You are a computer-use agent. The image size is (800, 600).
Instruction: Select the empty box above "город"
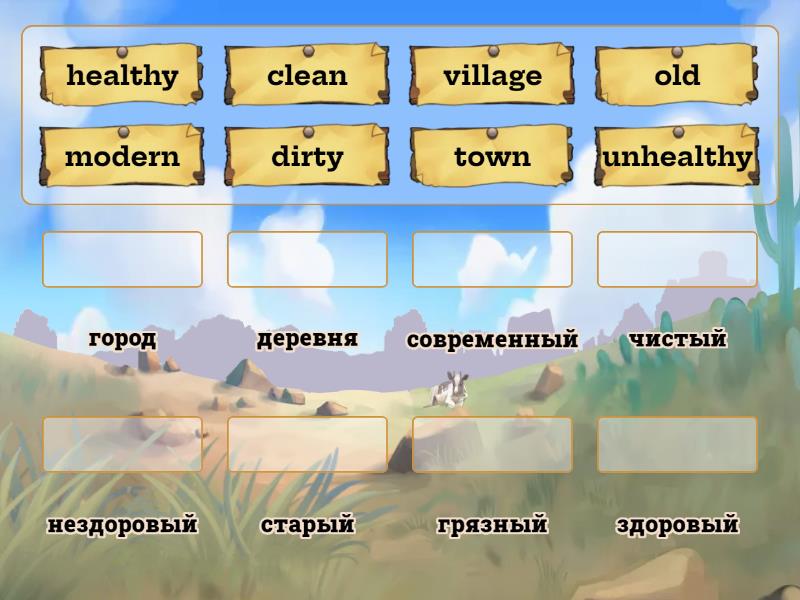(122, 259)
